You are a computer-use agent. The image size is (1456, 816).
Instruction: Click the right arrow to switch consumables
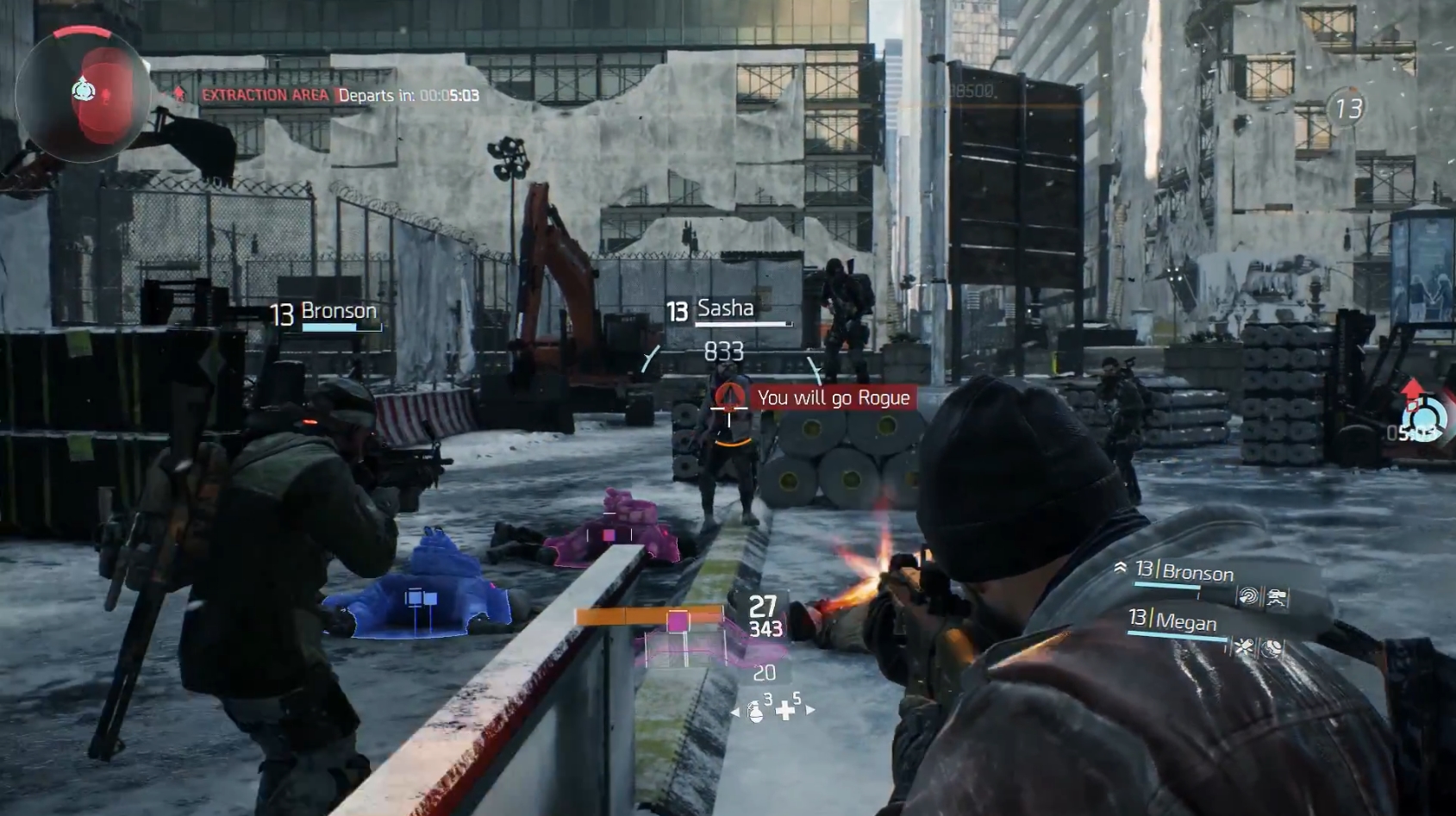(810, 710)
